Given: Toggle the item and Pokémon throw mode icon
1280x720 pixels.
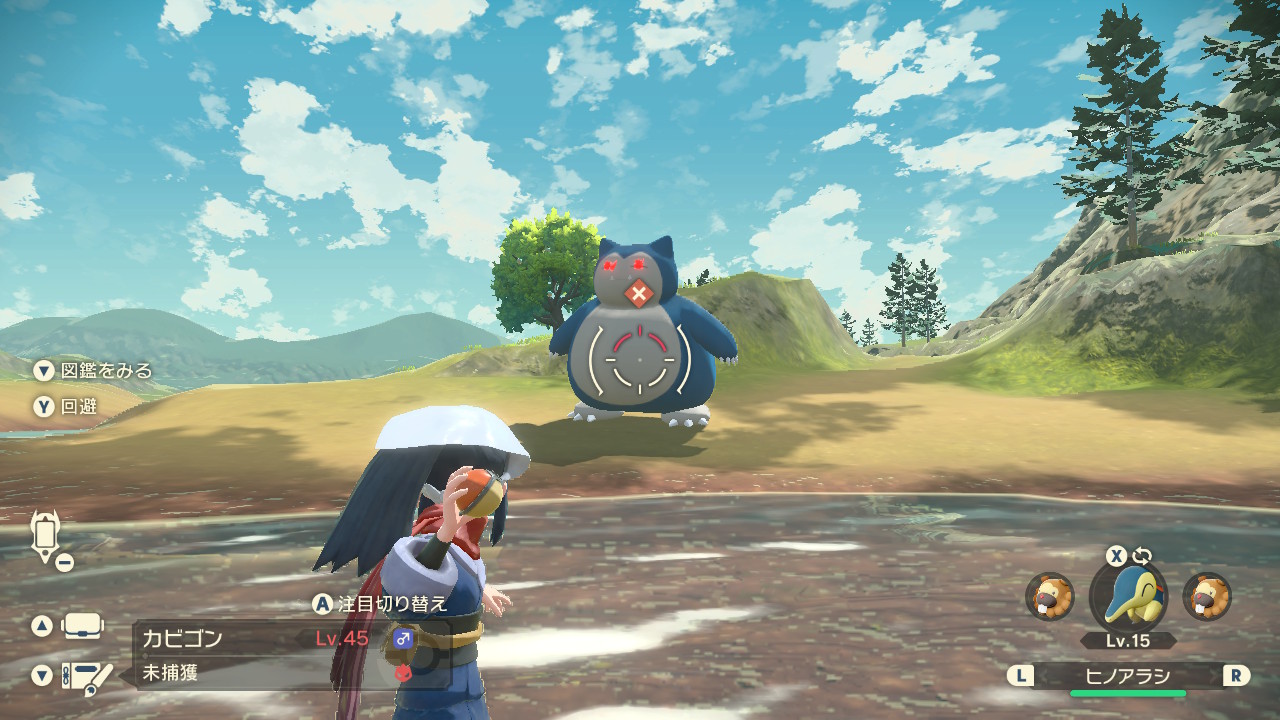Looking at the screenshot, I should 86,676.
